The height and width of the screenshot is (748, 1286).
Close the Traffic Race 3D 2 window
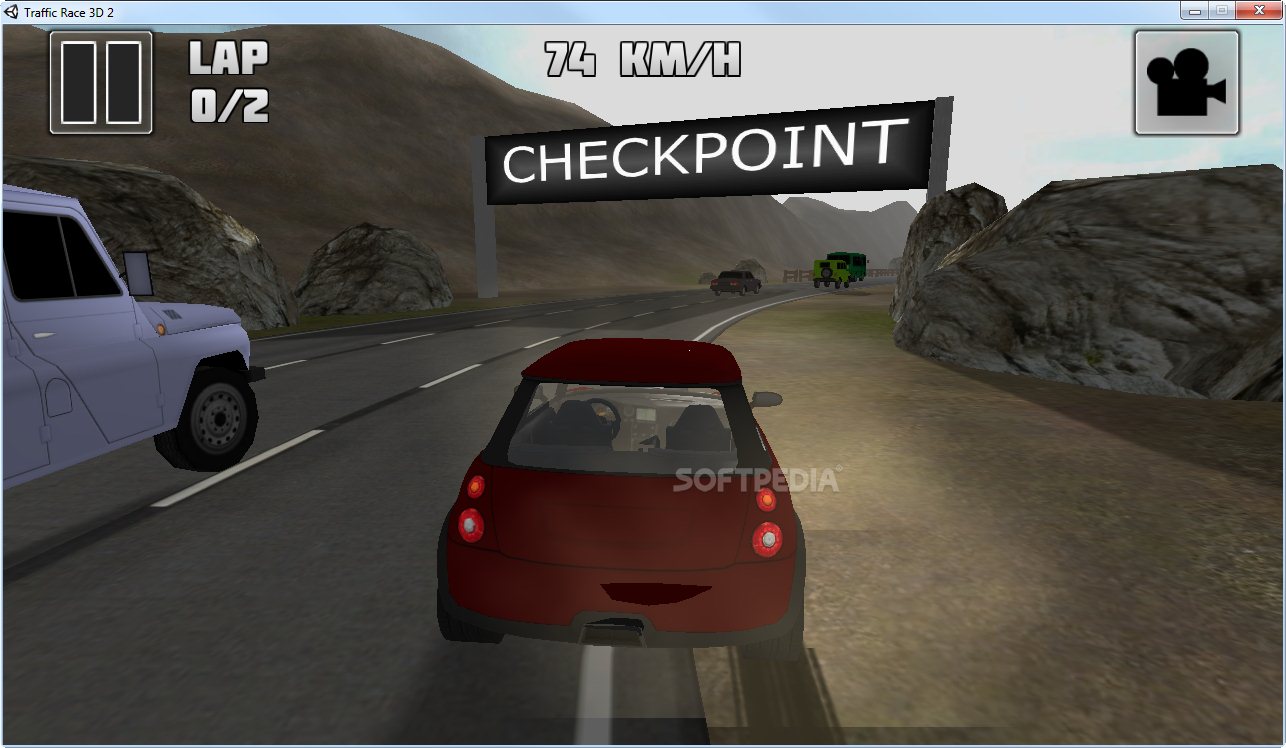[x=1258, y=10]
